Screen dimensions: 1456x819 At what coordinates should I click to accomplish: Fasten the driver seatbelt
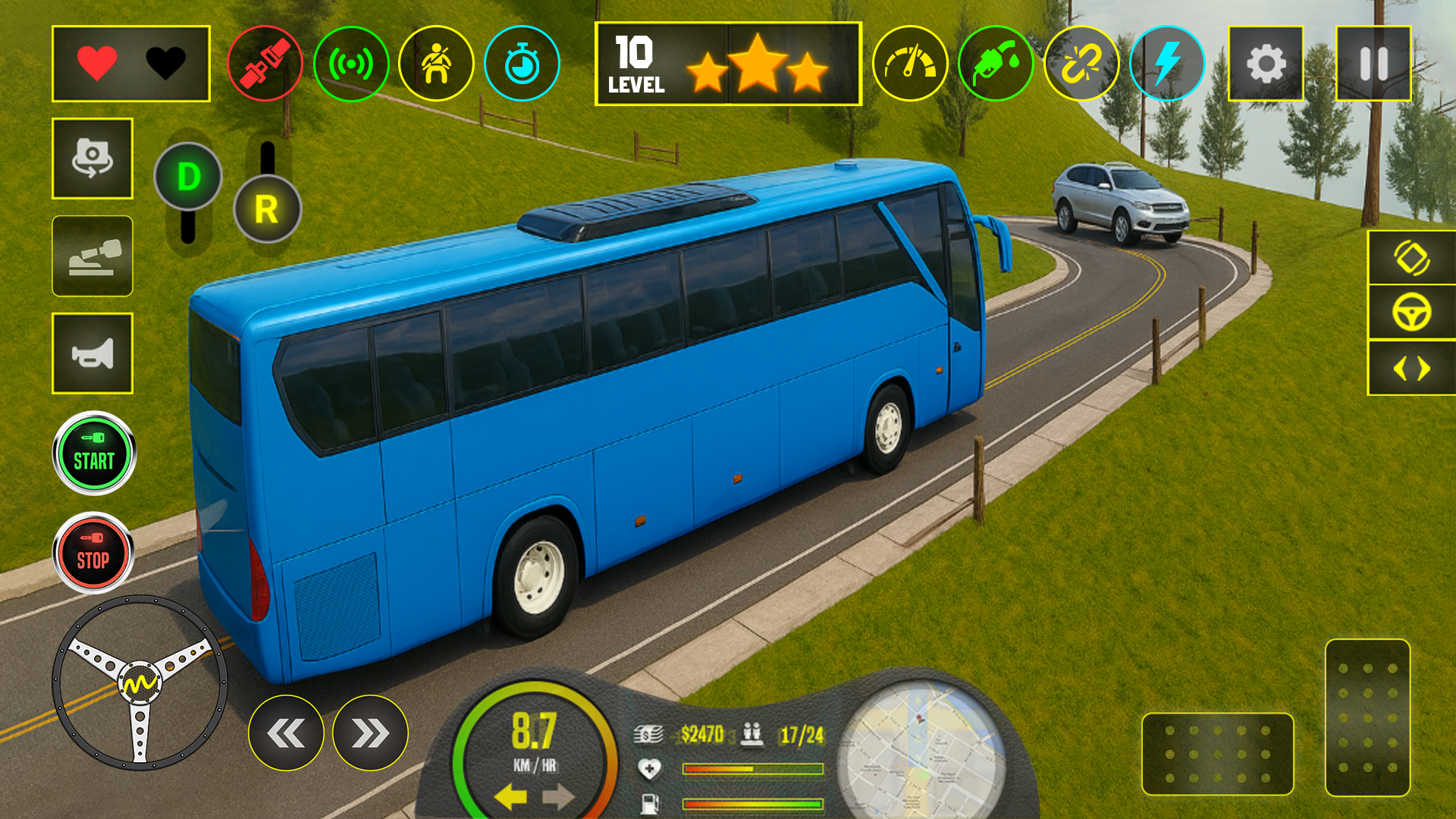tap(265, 64)
